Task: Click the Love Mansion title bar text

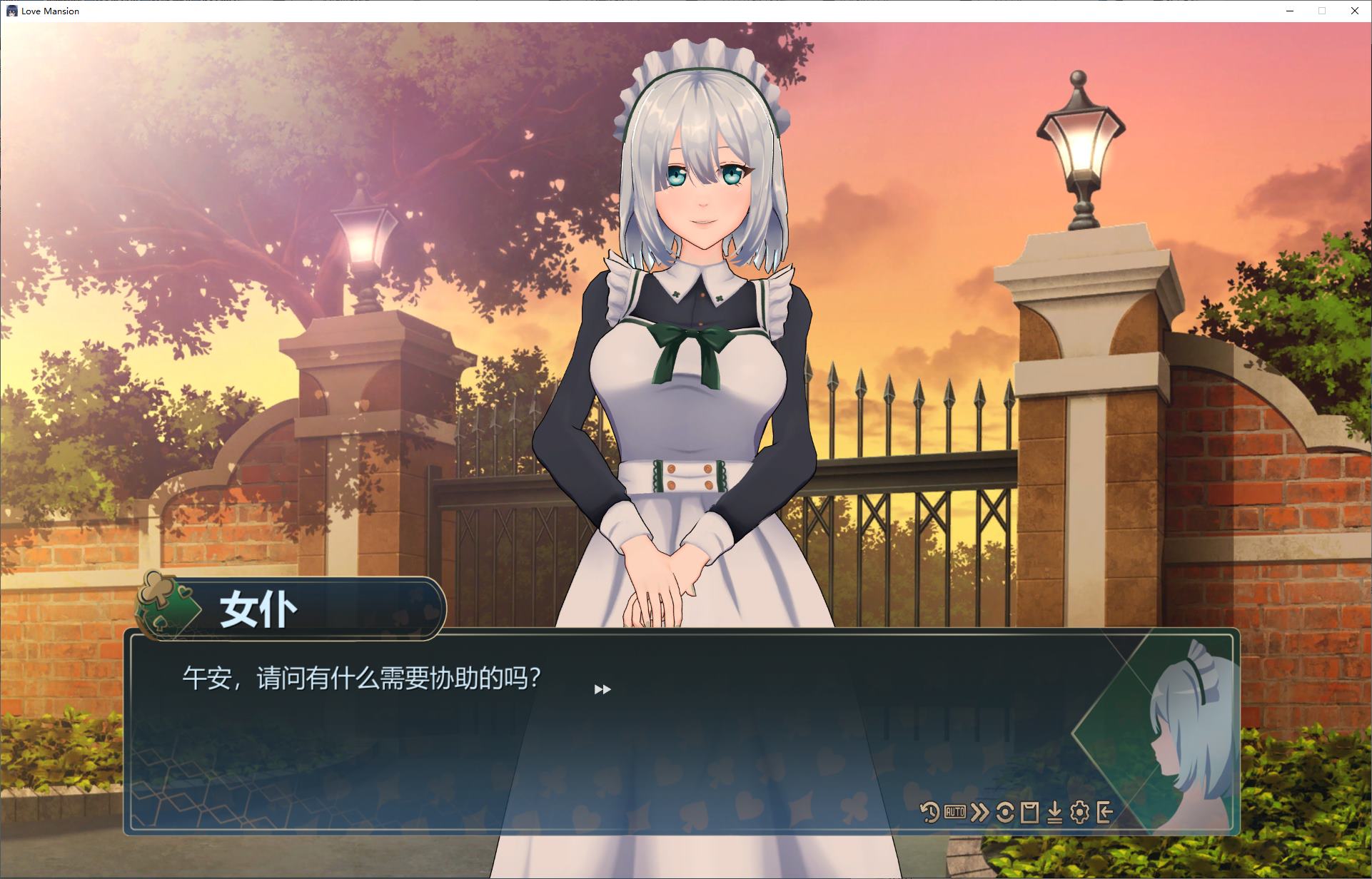Action: [x=50, y=11]
